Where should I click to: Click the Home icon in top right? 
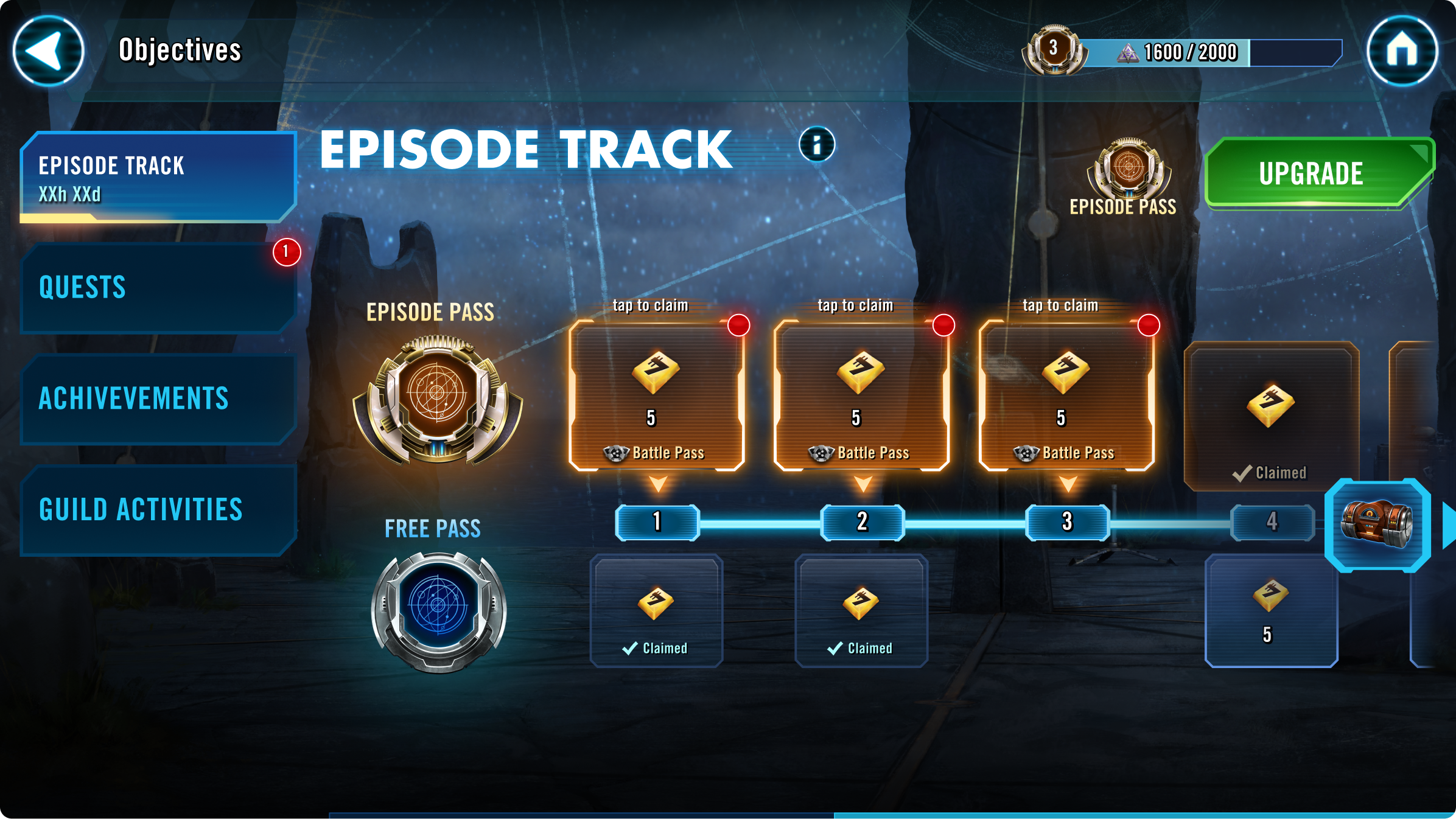tap(1402, 49)
